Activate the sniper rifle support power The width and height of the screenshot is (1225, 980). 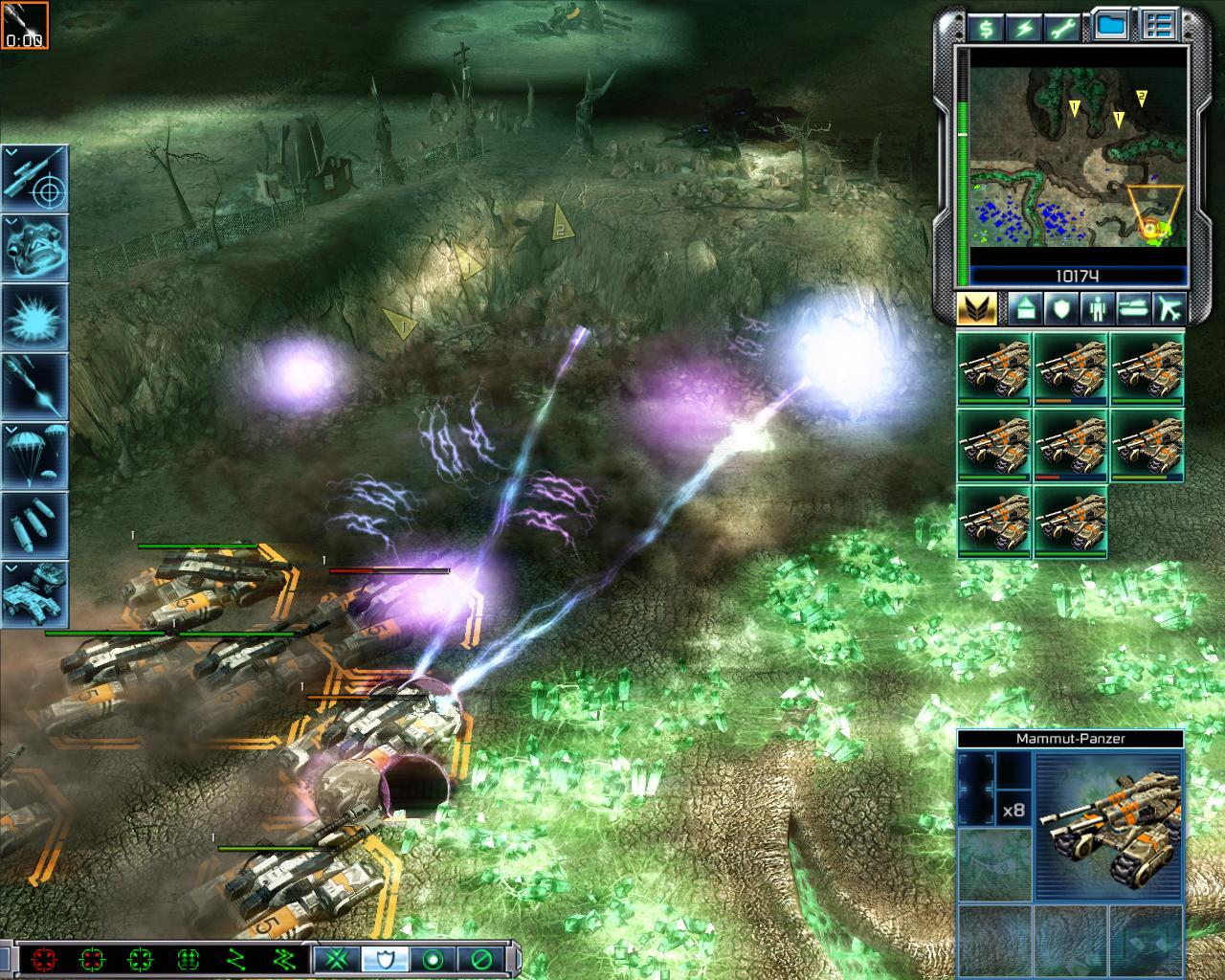coord(35,178)
